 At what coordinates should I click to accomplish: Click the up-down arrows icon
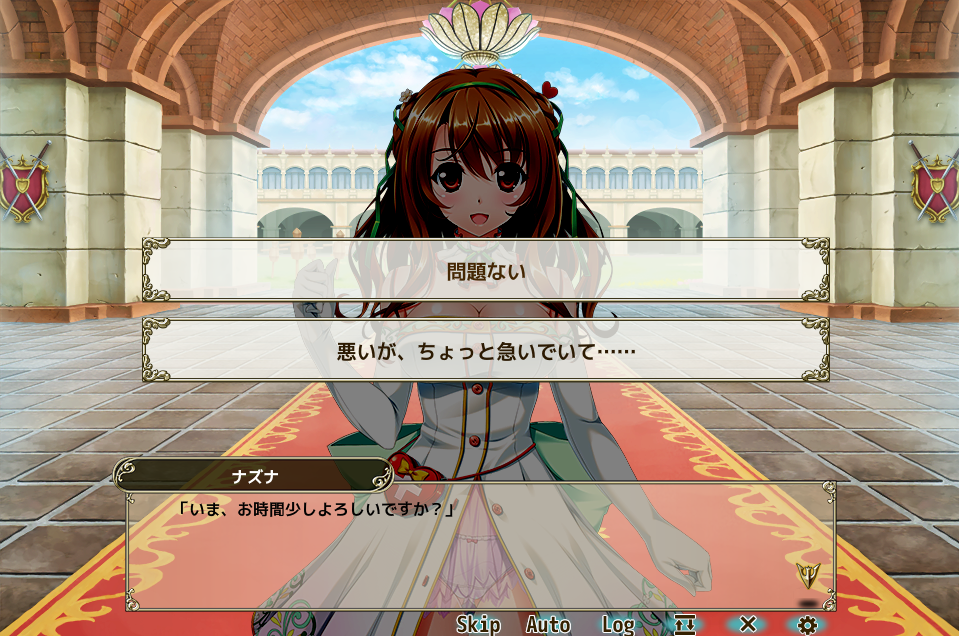click(685, 624)
